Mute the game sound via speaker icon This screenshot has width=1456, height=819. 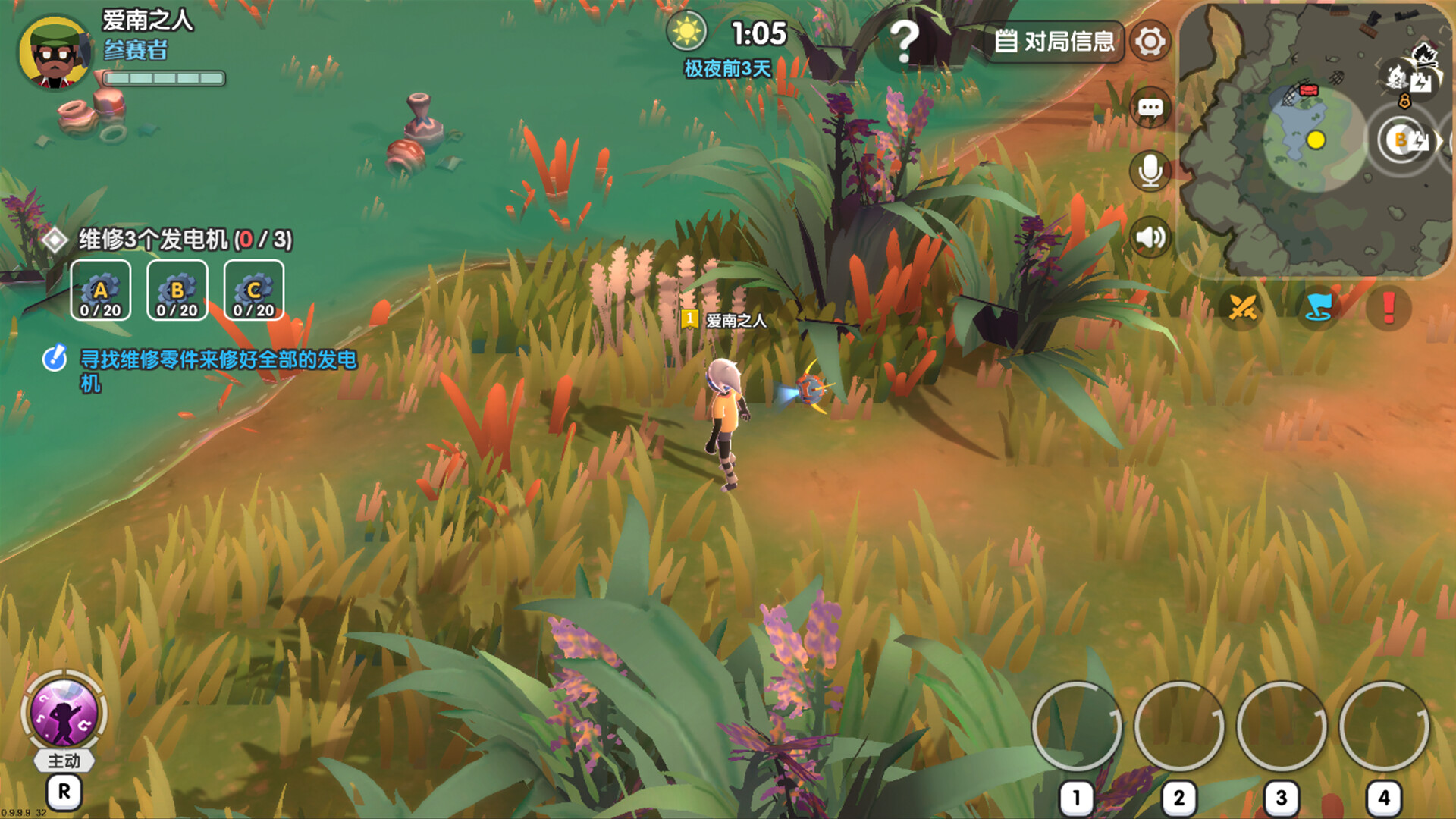(x=1149, y=237)
